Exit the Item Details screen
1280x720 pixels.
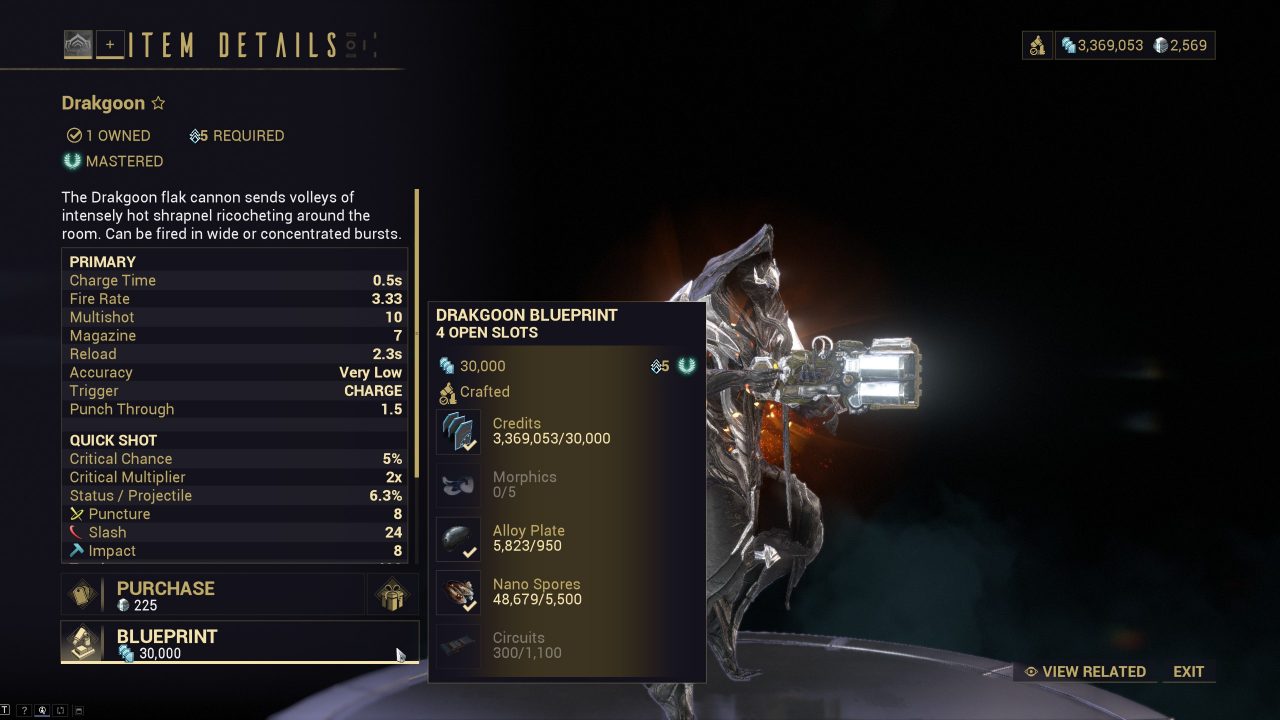pyautogui.click(x=1189, y=671)
